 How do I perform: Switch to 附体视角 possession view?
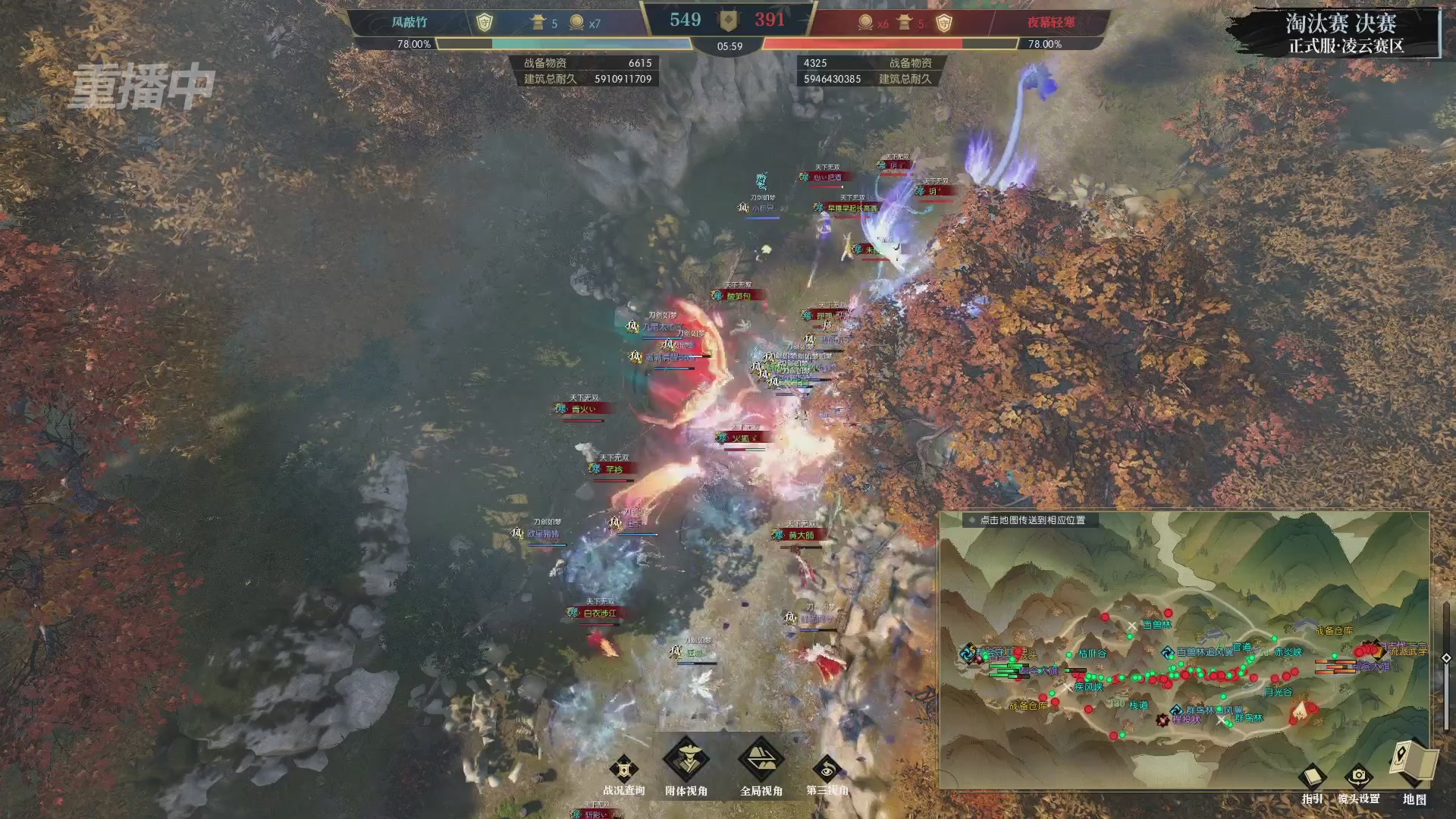coord(686,761)
